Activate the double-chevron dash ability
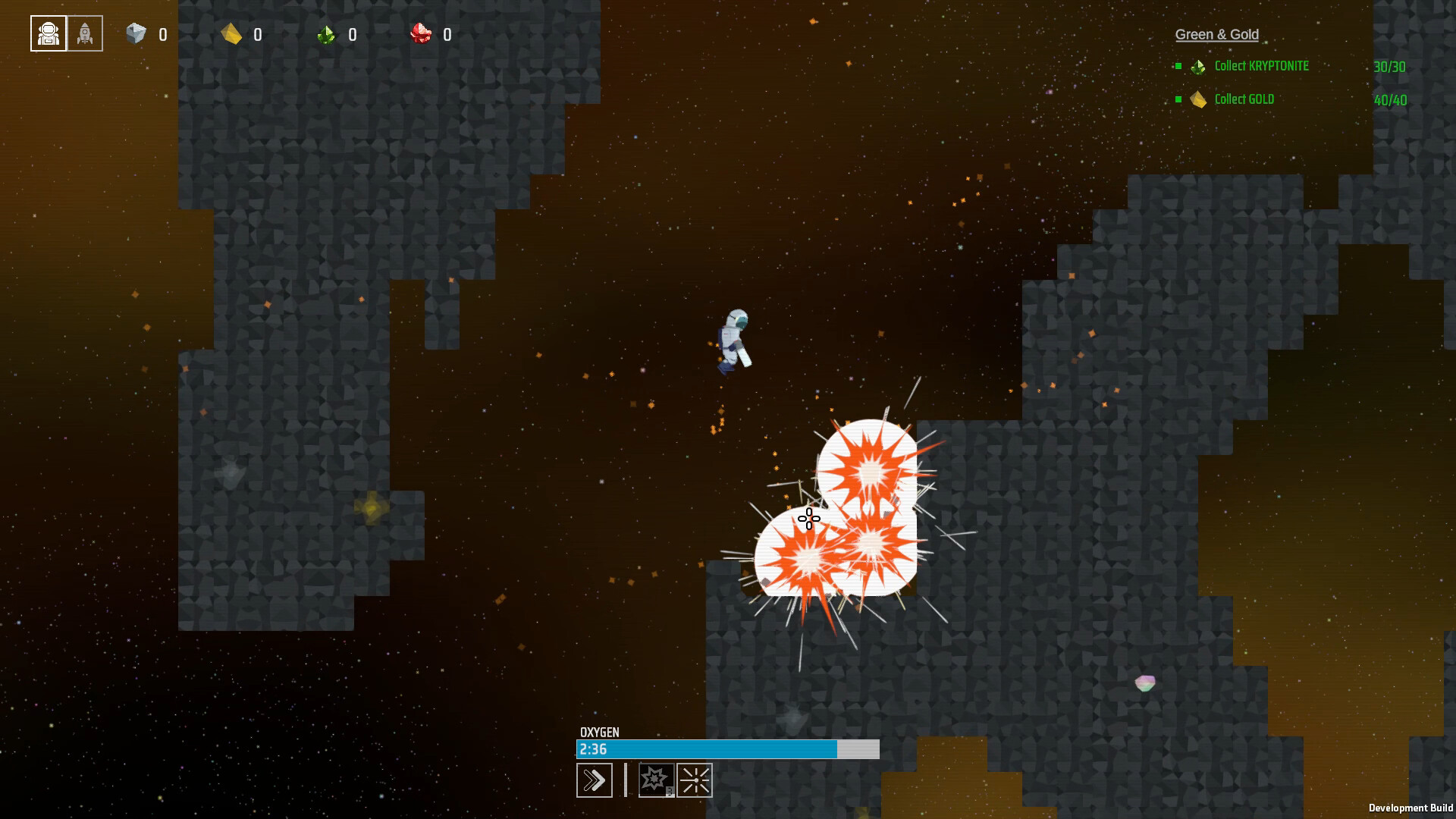The image size is (1456, 819). pos(595,780)
